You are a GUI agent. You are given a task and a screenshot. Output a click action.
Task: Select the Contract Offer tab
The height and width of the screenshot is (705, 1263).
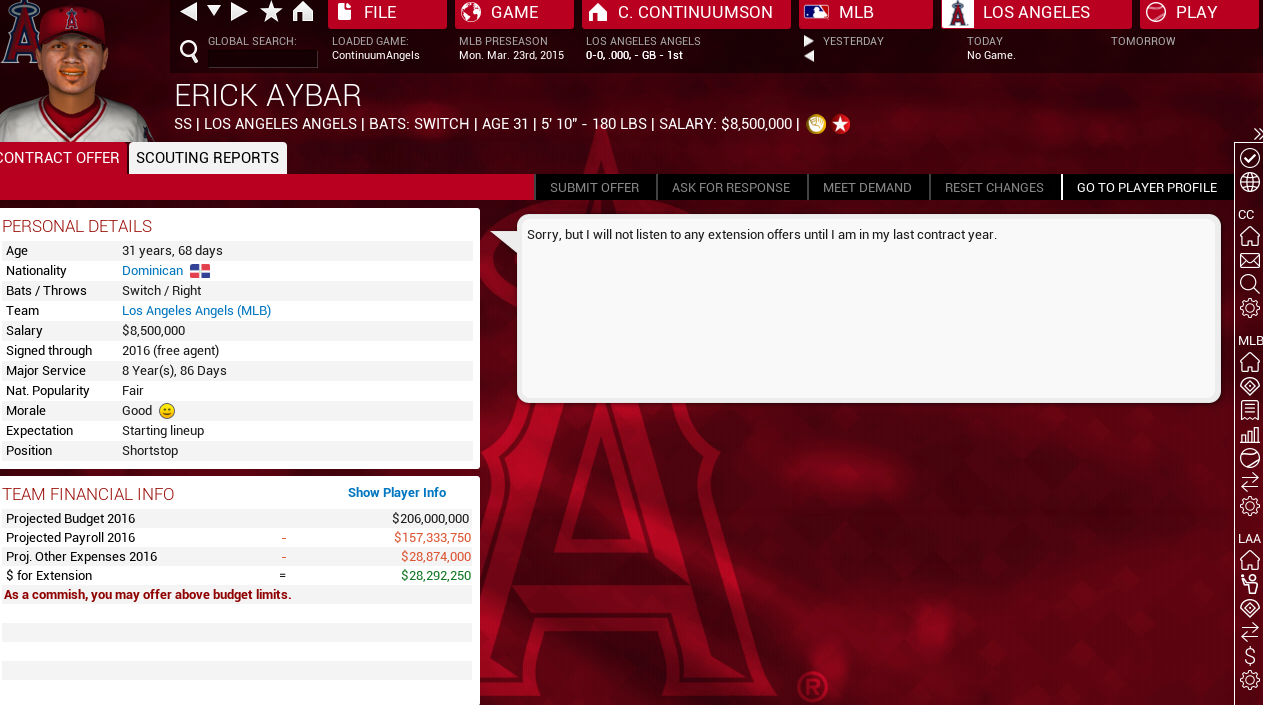point(60,158)
